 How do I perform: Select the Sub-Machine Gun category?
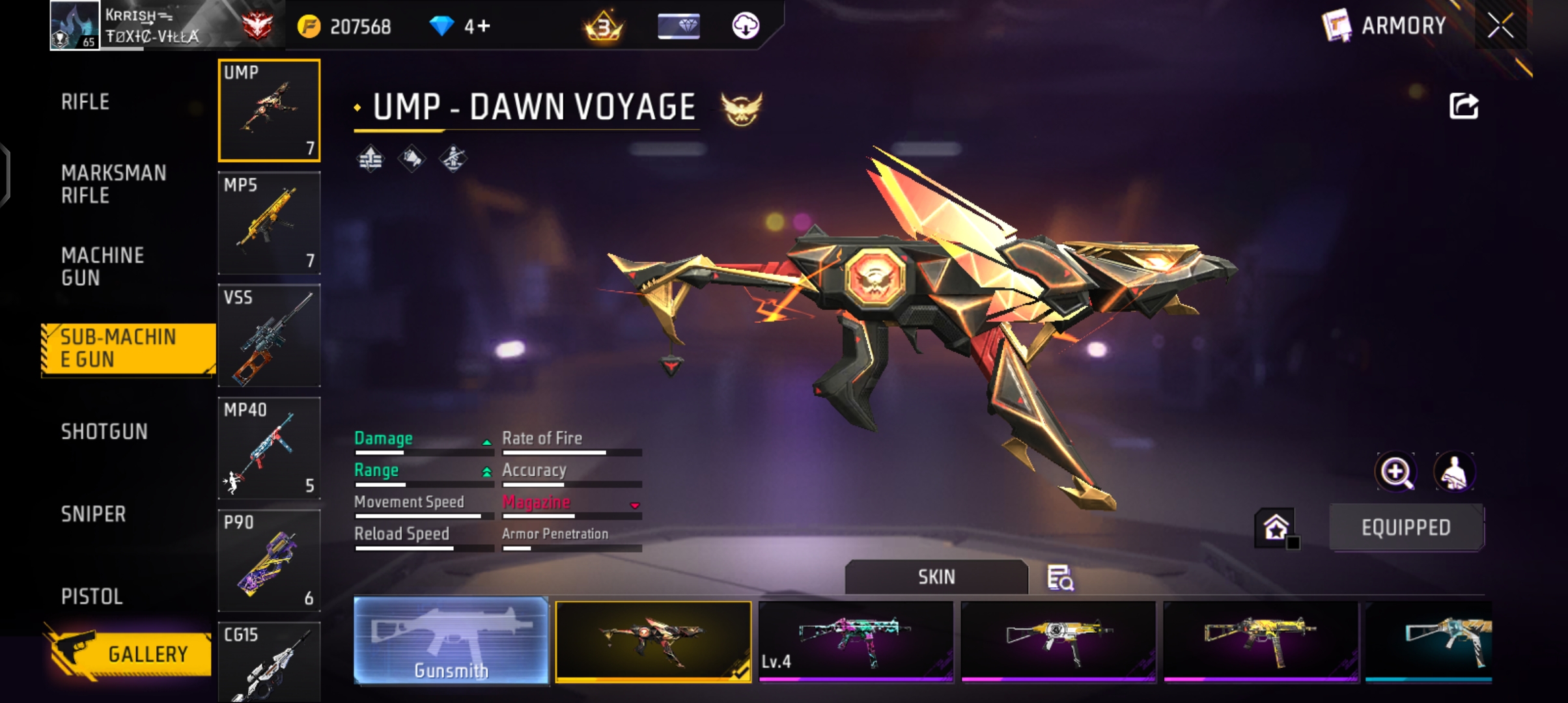120,348
